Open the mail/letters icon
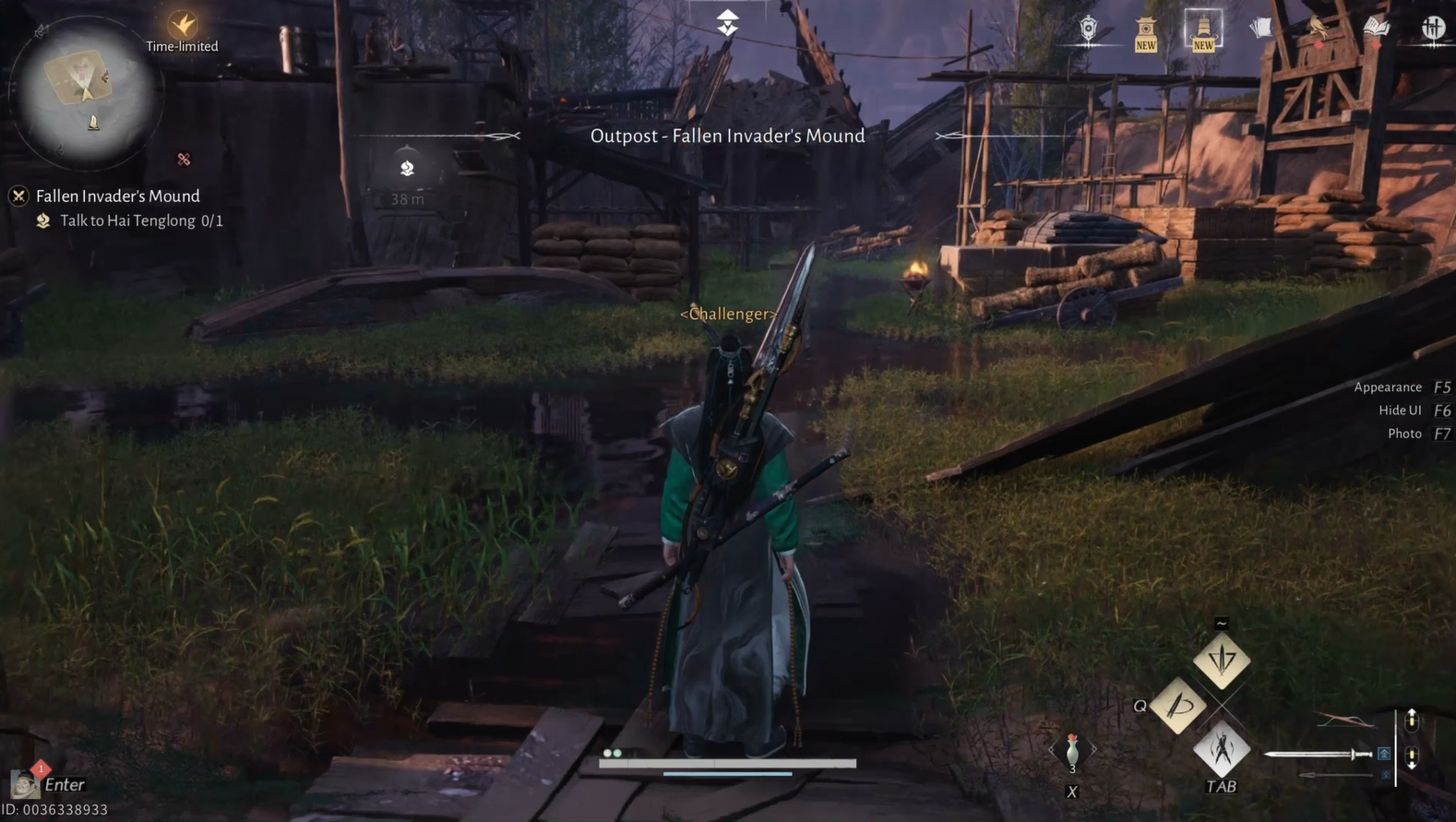1456x822 pixels. coord(1261,26)
